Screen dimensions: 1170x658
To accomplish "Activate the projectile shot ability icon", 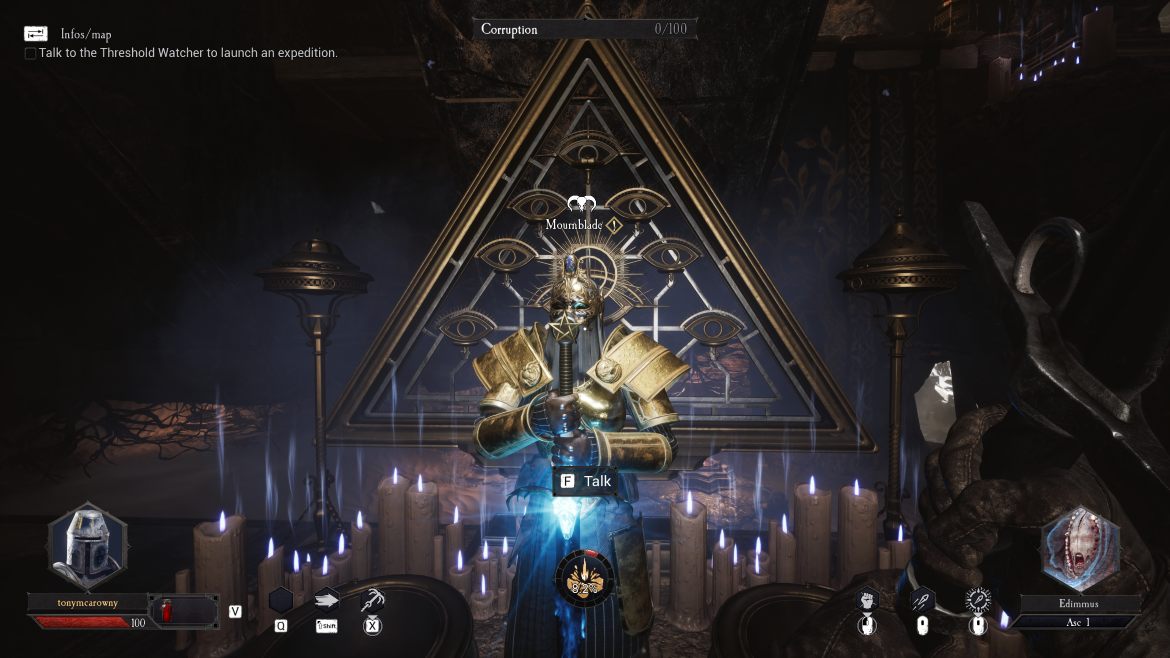I will 922,600.
